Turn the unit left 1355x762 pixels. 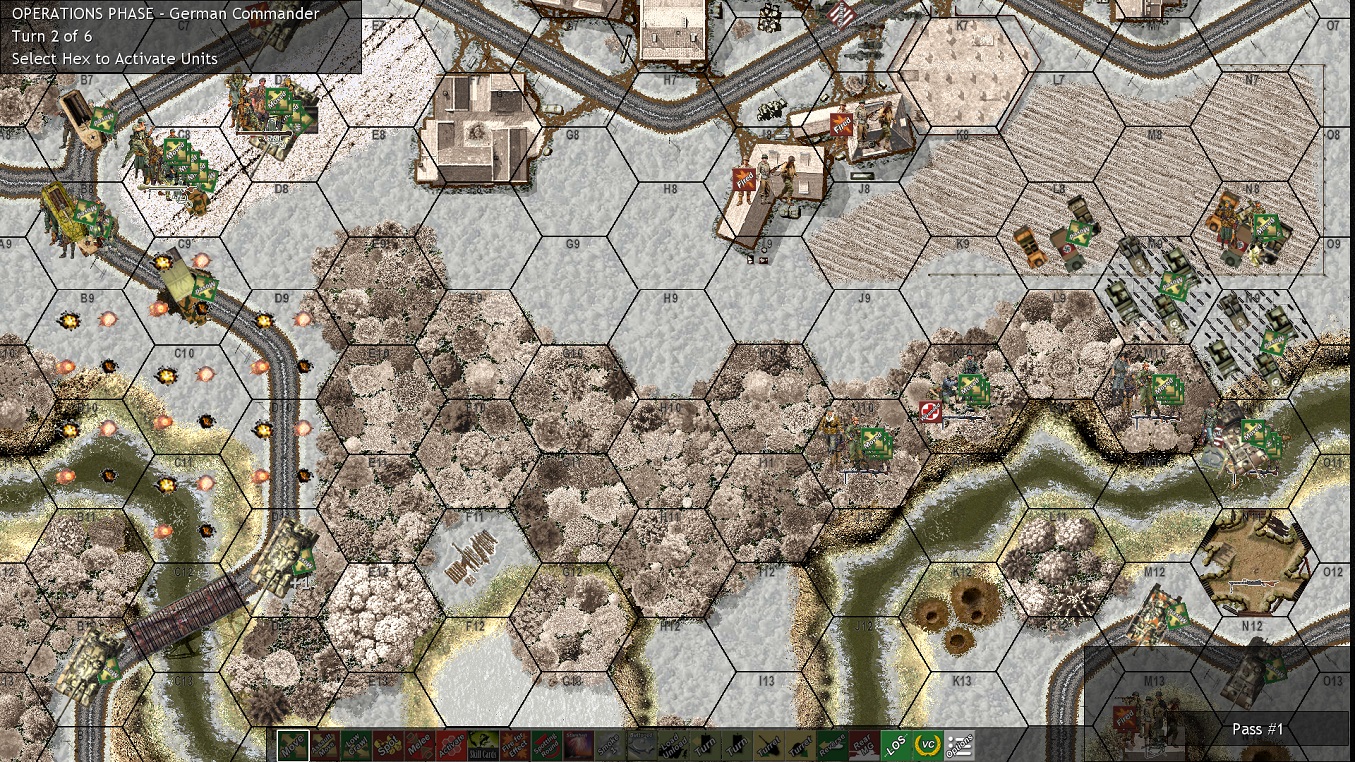[705, 744]
